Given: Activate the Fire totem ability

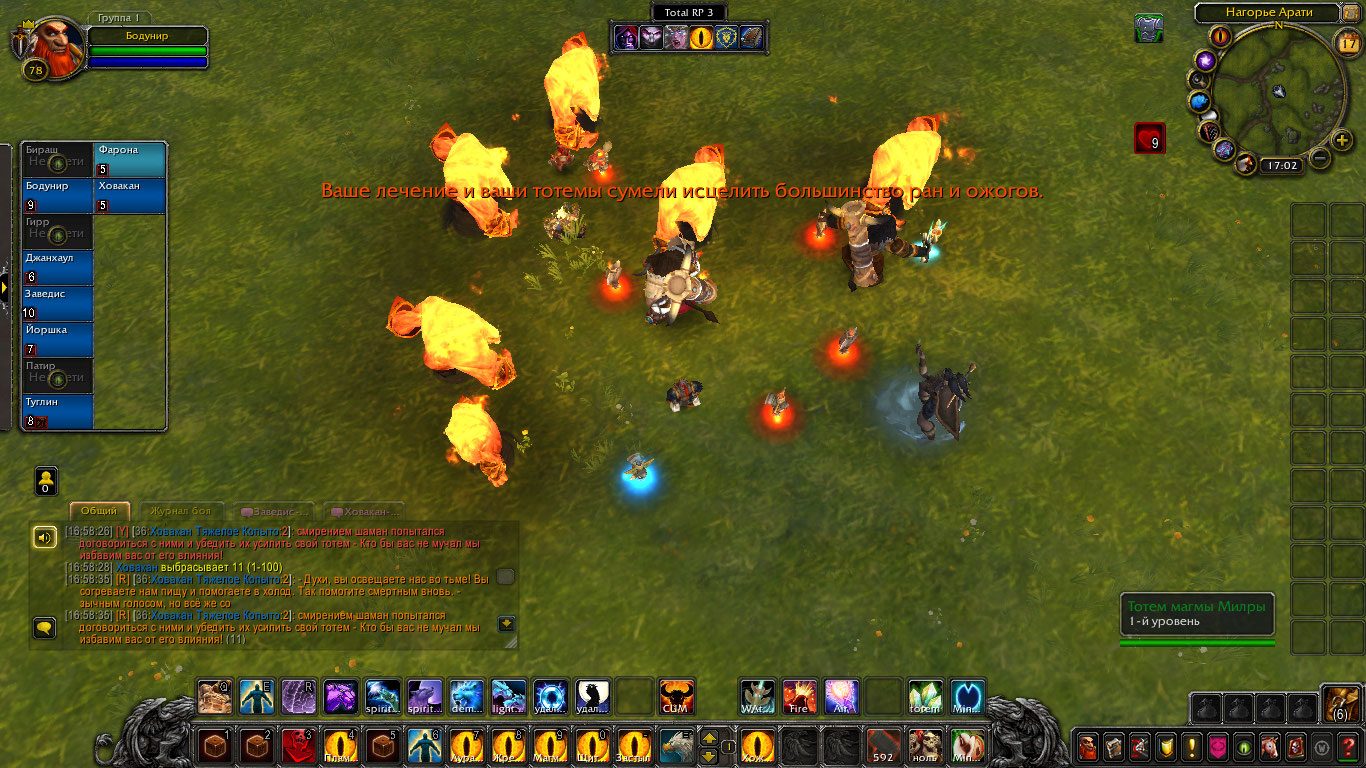Looking at the screenshot, I should coord(799,696).
